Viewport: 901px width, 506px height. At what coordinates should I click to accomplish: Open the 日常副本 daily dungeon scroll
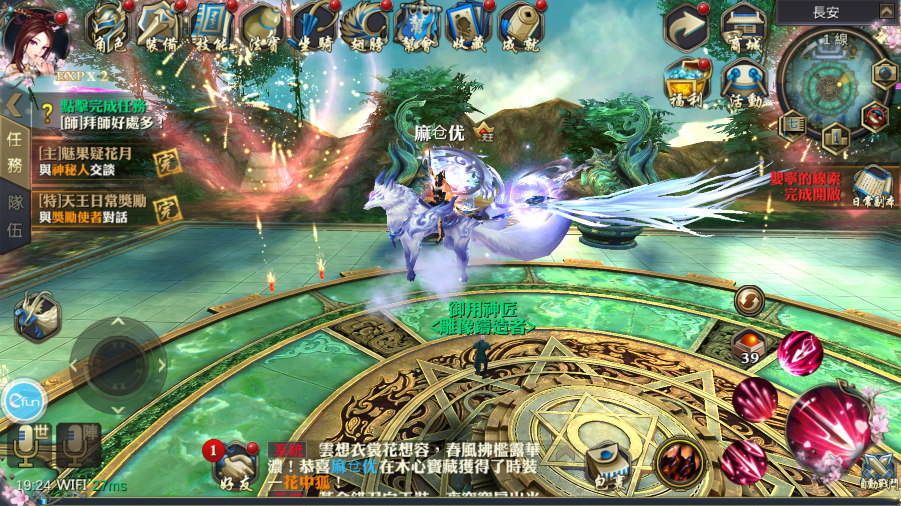[872, 185]
